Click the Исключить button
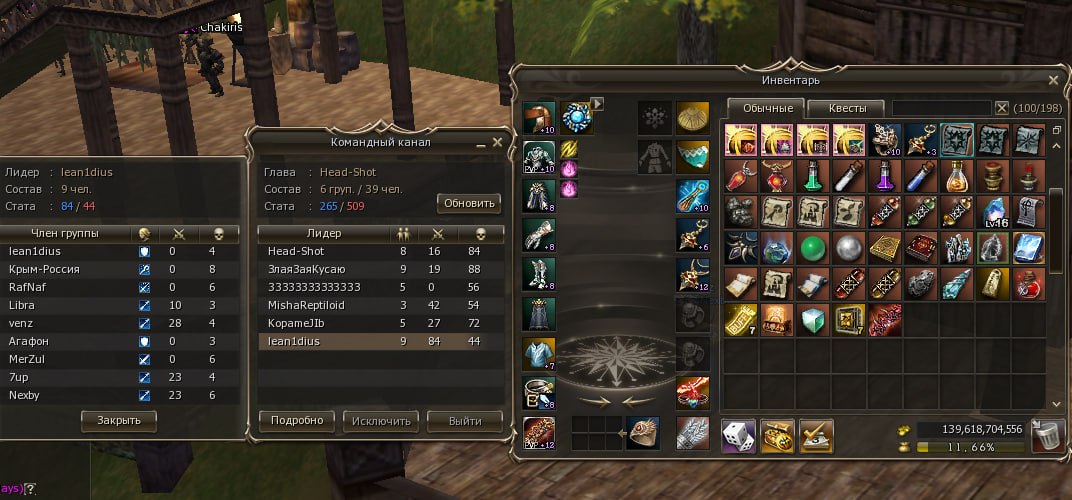Viewport: 1072px width, 500px height. [x=381, y=421]
